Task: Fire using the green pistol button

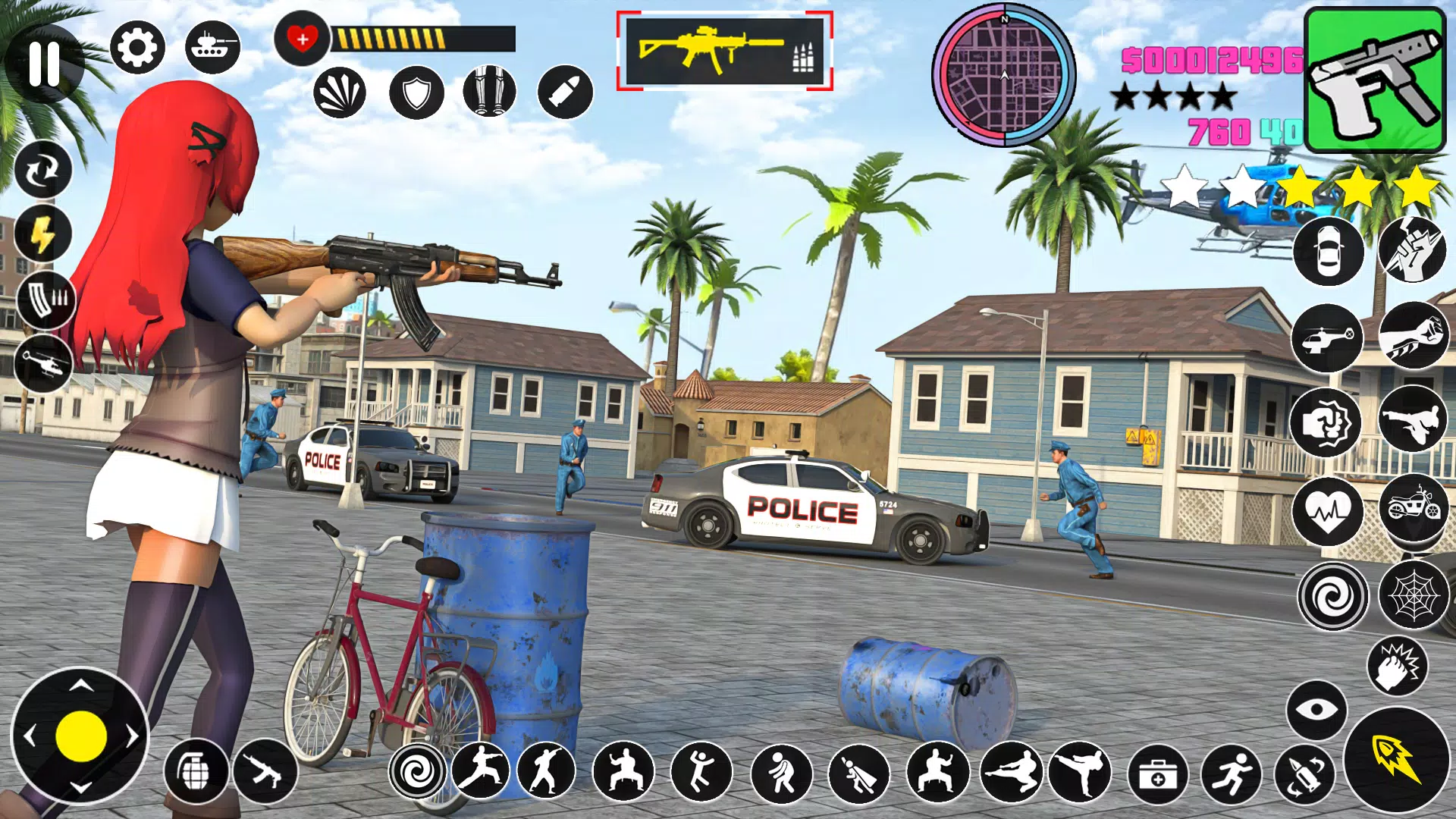Action: 1375,80
